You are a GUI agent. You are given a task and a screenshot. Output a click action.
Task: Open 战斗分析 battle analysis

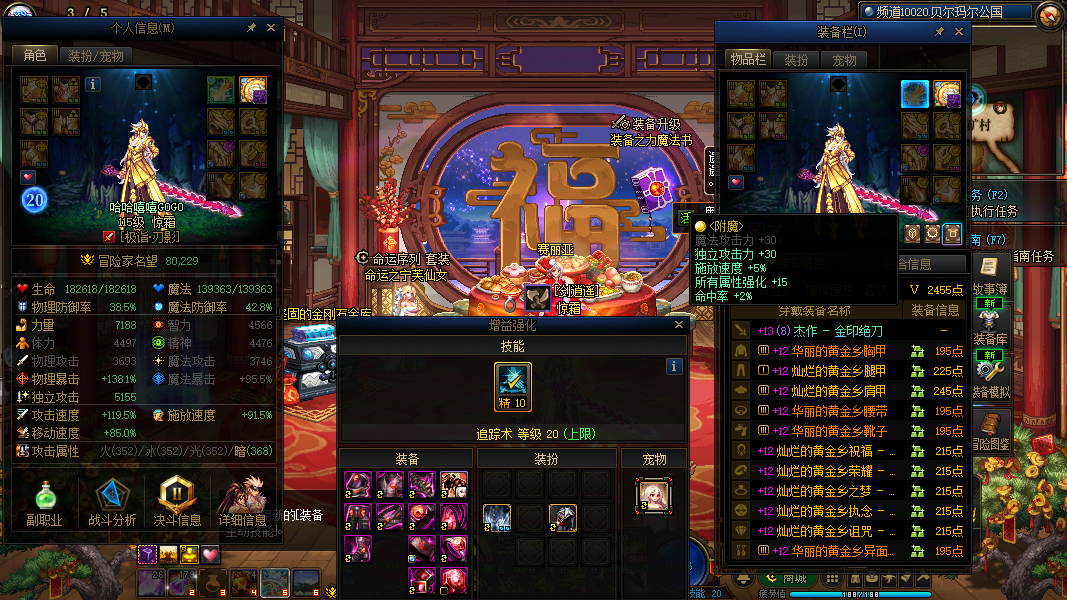[x=113, y=502]
